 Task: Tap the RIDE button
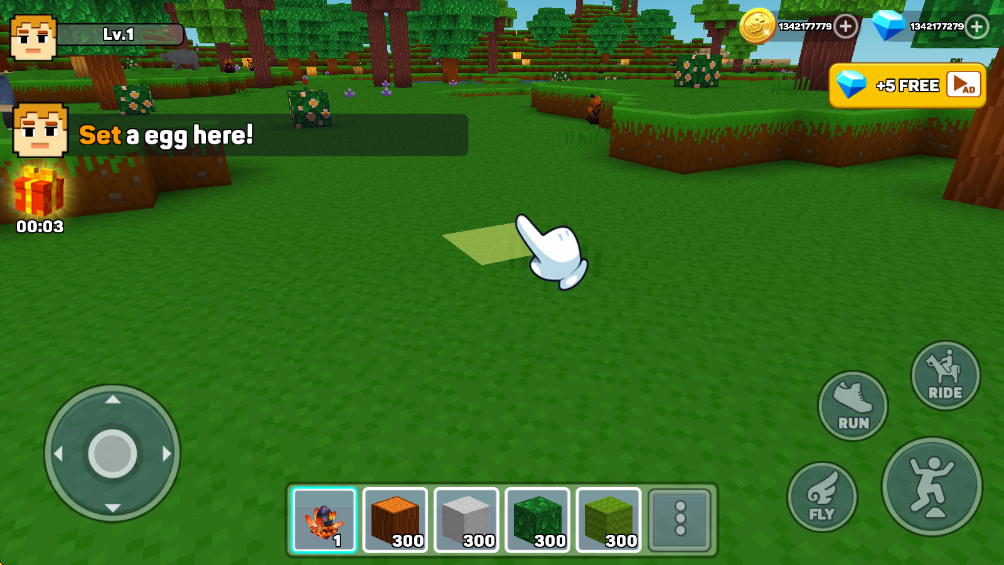(x=945, y=376)
